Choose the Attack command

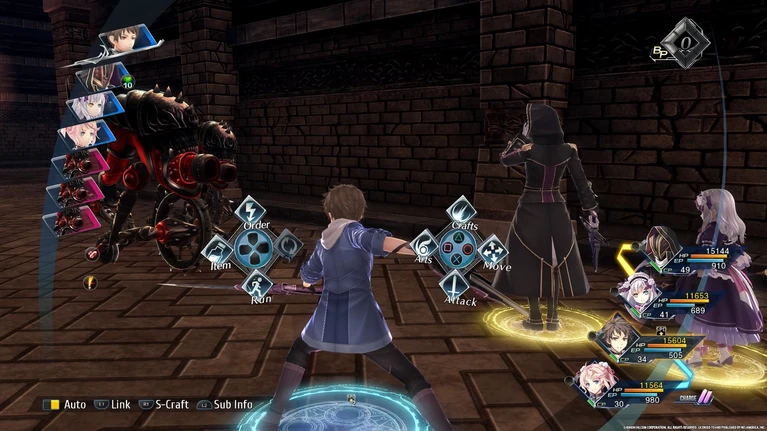click(x=456, y=284)
